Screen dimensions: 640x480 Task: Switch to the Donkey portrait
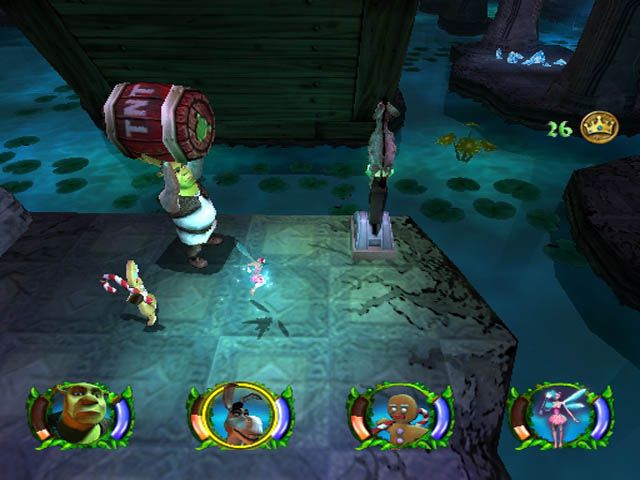239,414
